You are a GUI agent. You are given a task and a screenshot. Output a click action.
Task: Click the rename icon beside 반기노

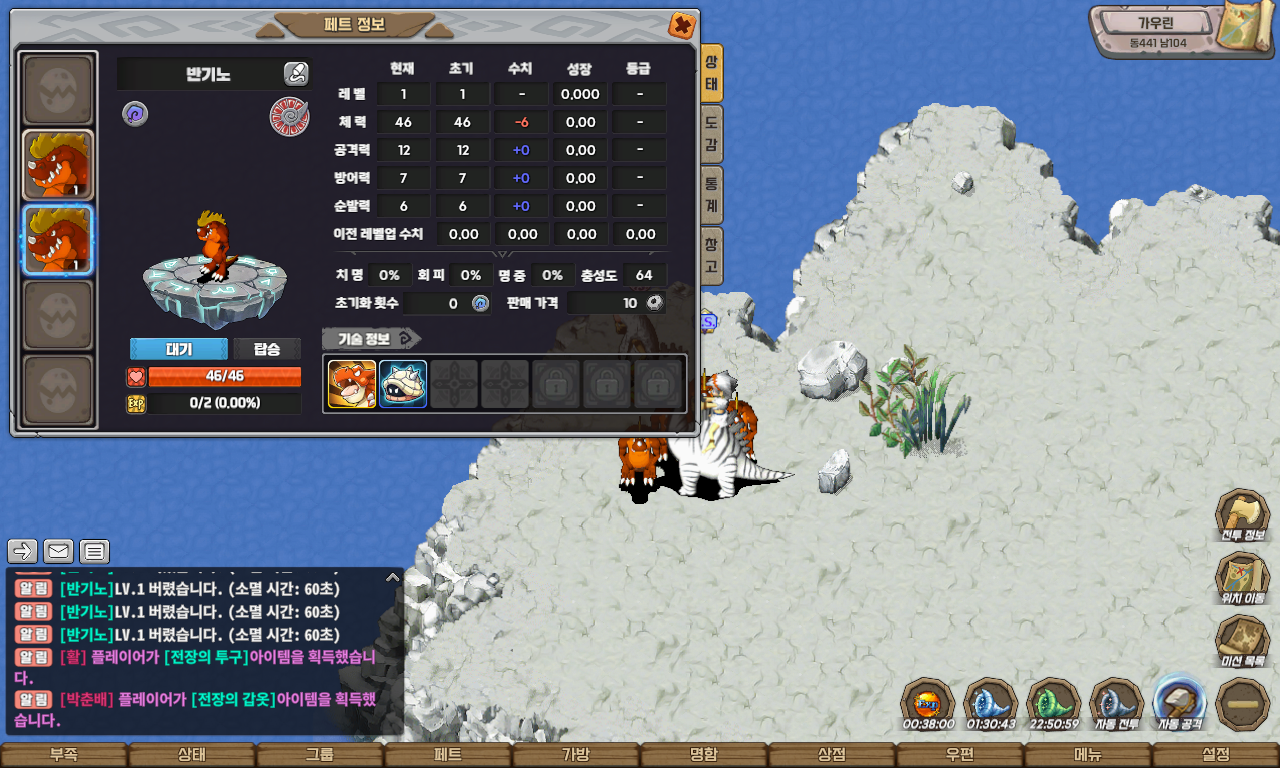(x=296, y=73)
